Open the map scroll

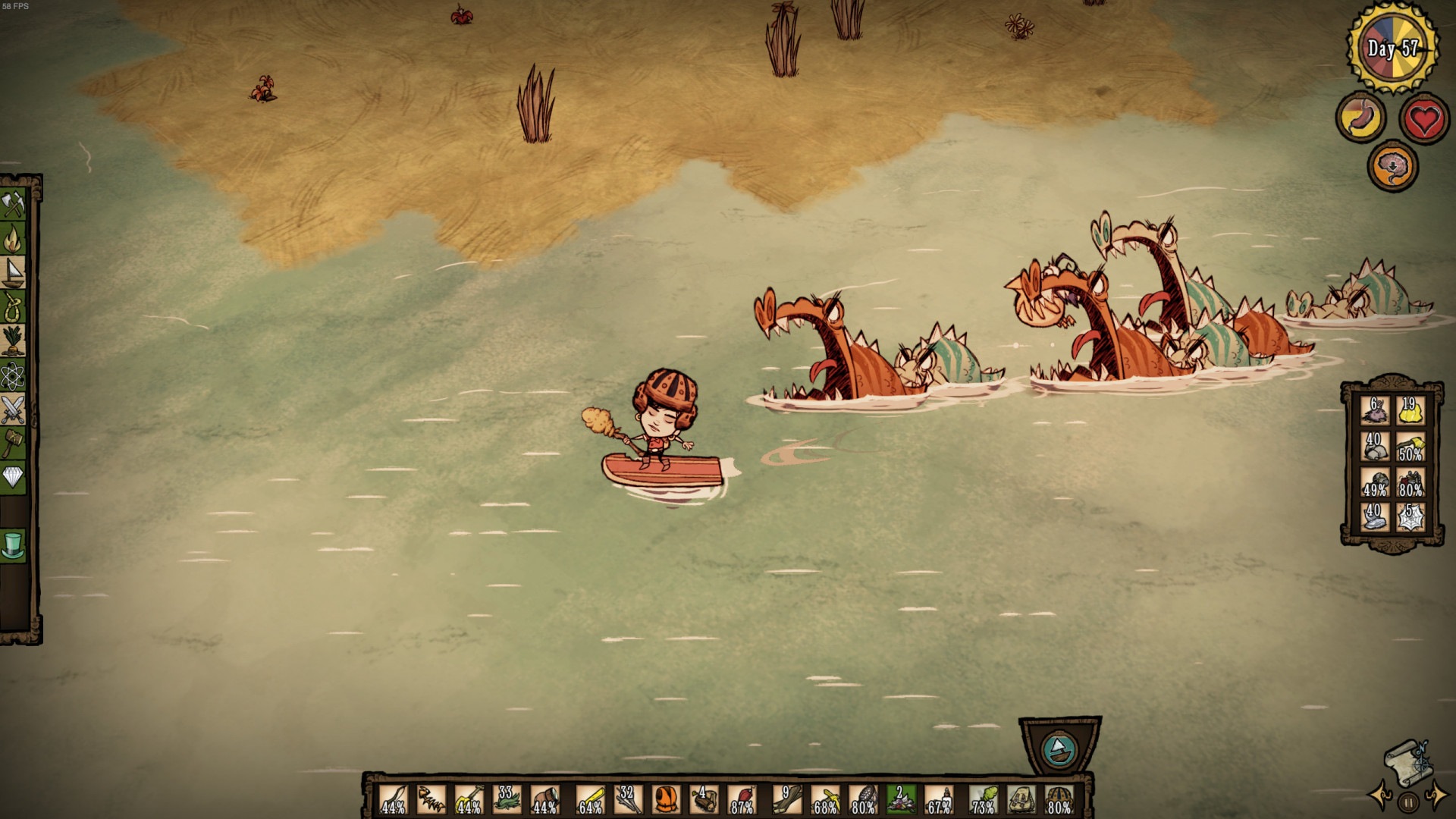pos(1408,763)
